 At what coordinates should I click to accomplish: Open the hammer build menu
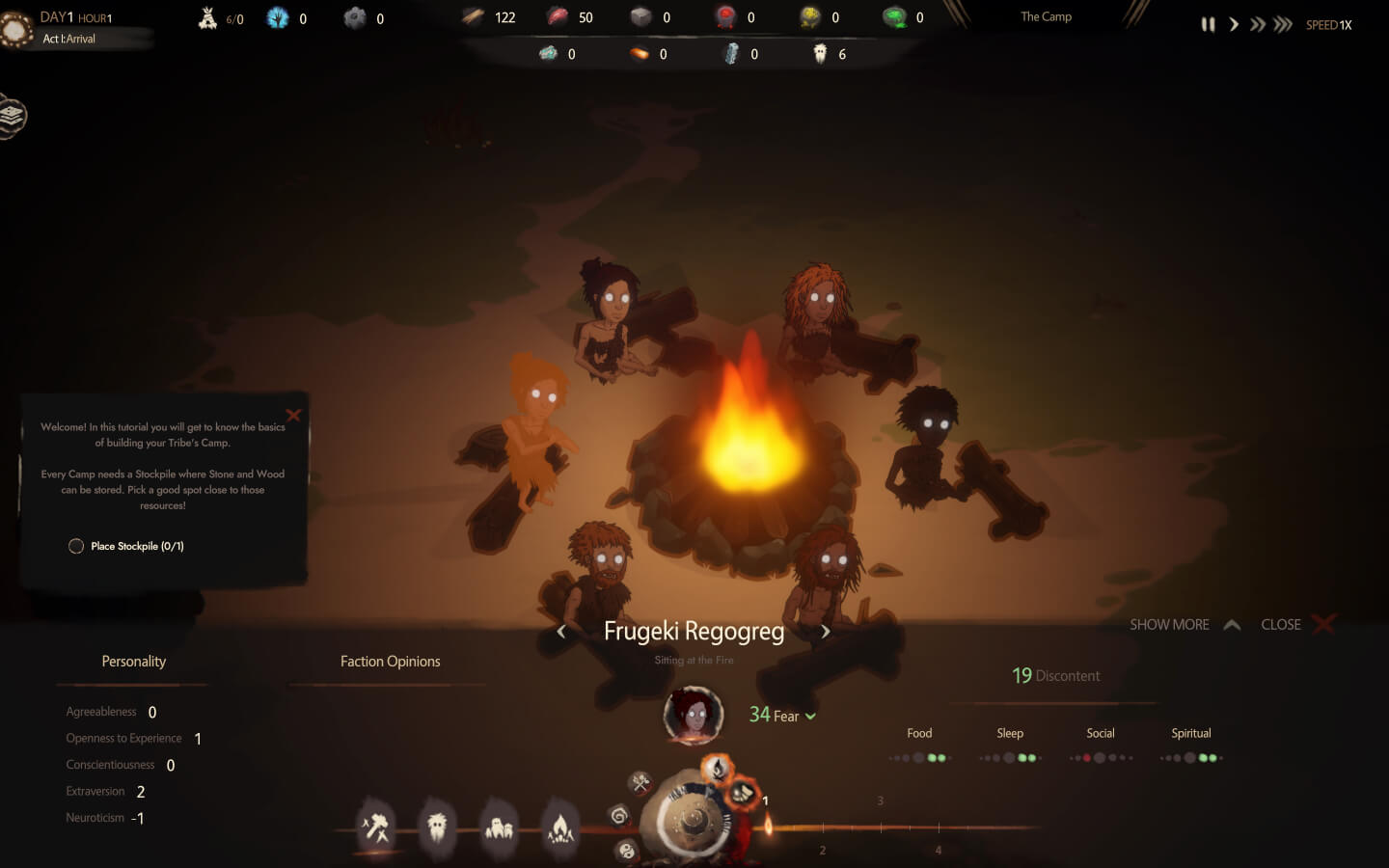pyautogui.click(x=375, y=827)
